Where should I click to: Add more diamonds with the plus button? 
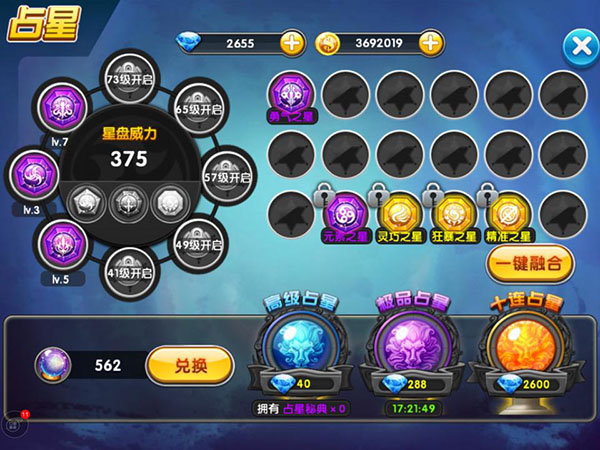point(291,43)
